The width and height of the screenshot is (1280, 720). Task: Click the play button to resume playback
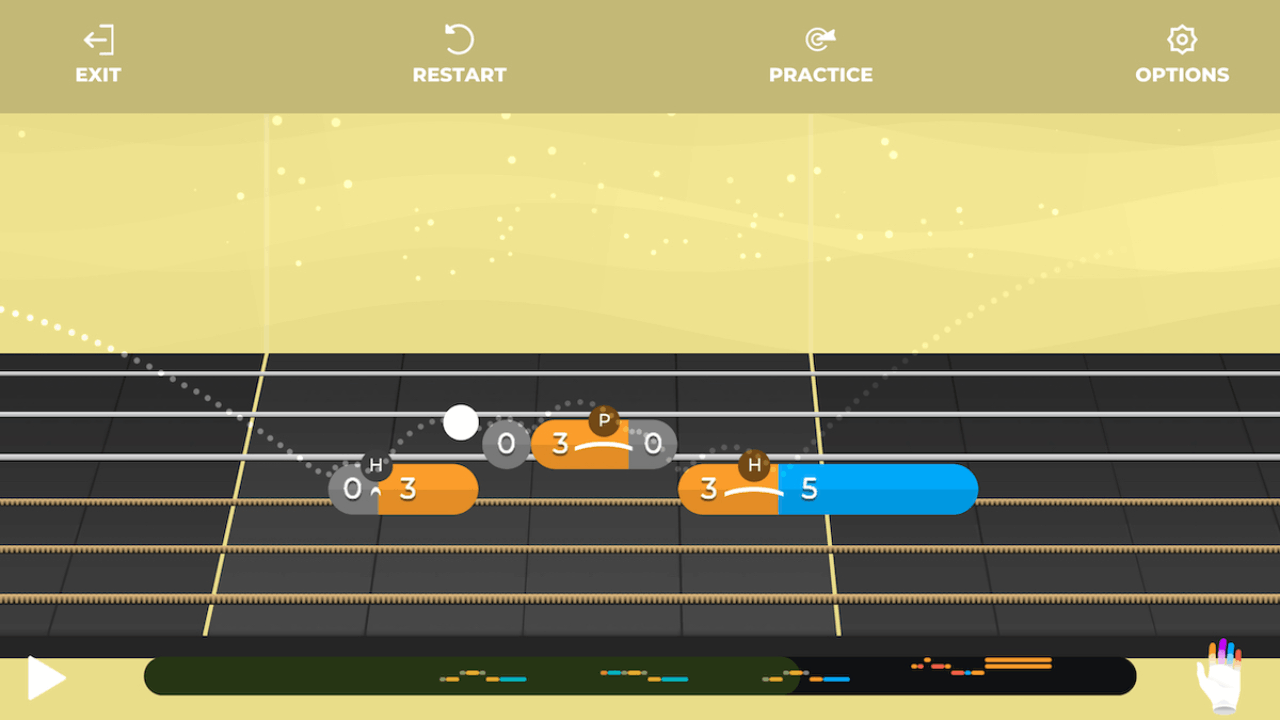[x=45, y=678]
